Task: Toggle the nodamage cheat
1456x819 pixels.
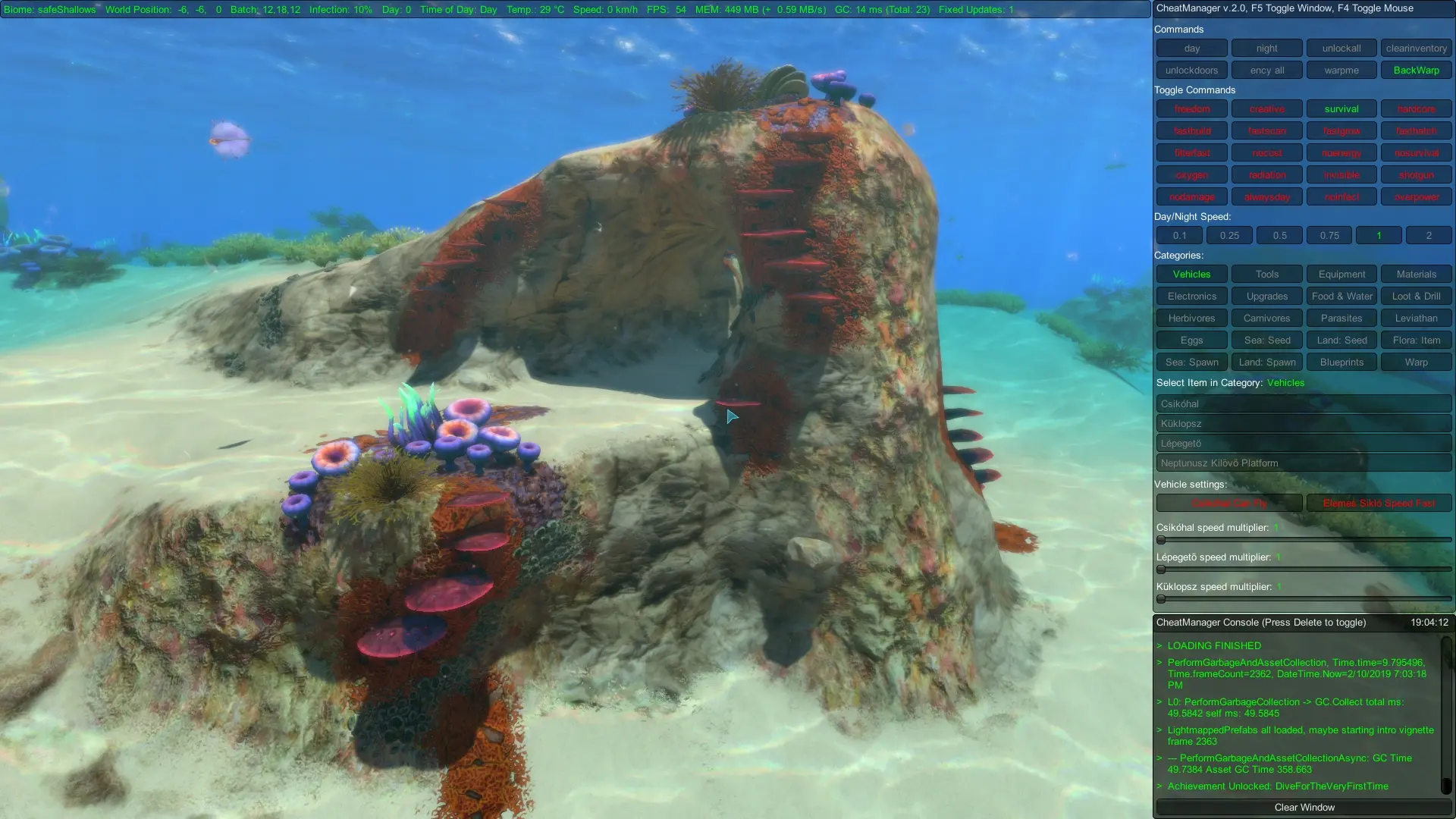Action: point(1191,196)
